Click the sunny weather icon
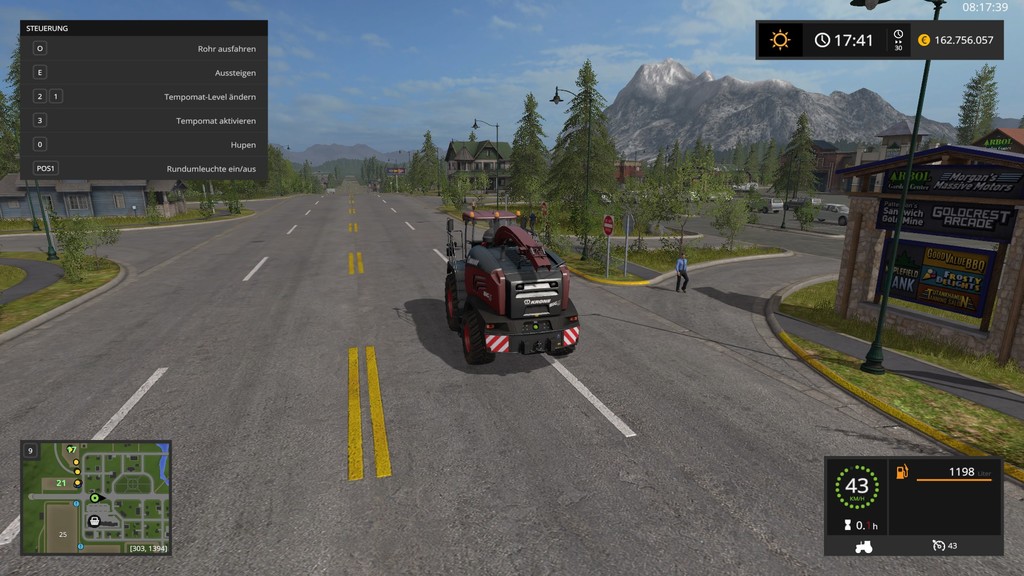The width and height of the screenshot is (1024, 576). click(779, 40)
